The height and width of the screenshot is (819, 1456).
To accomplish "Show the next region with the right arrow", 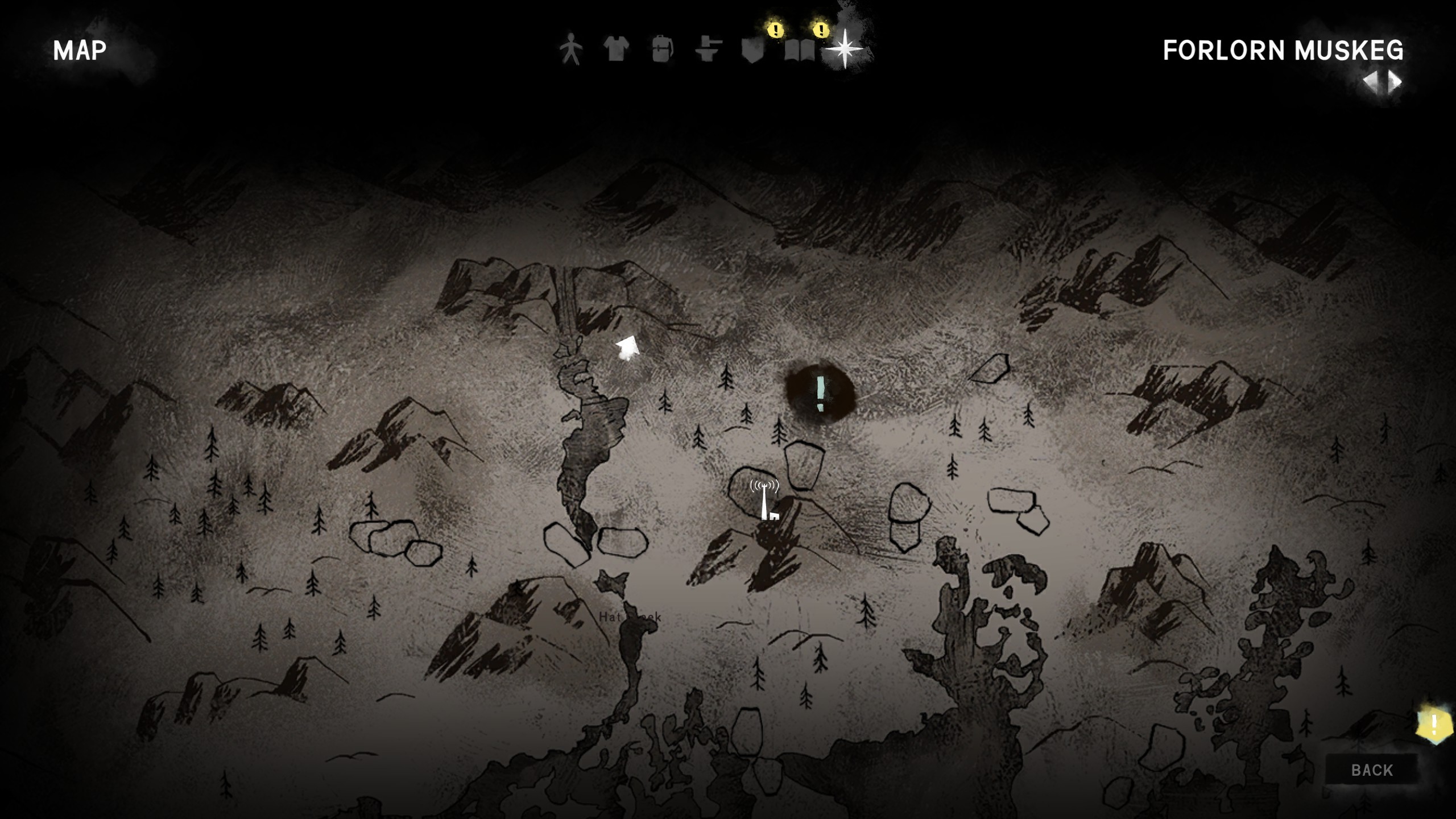I will pyautogui.click(x=1395, y=82).
